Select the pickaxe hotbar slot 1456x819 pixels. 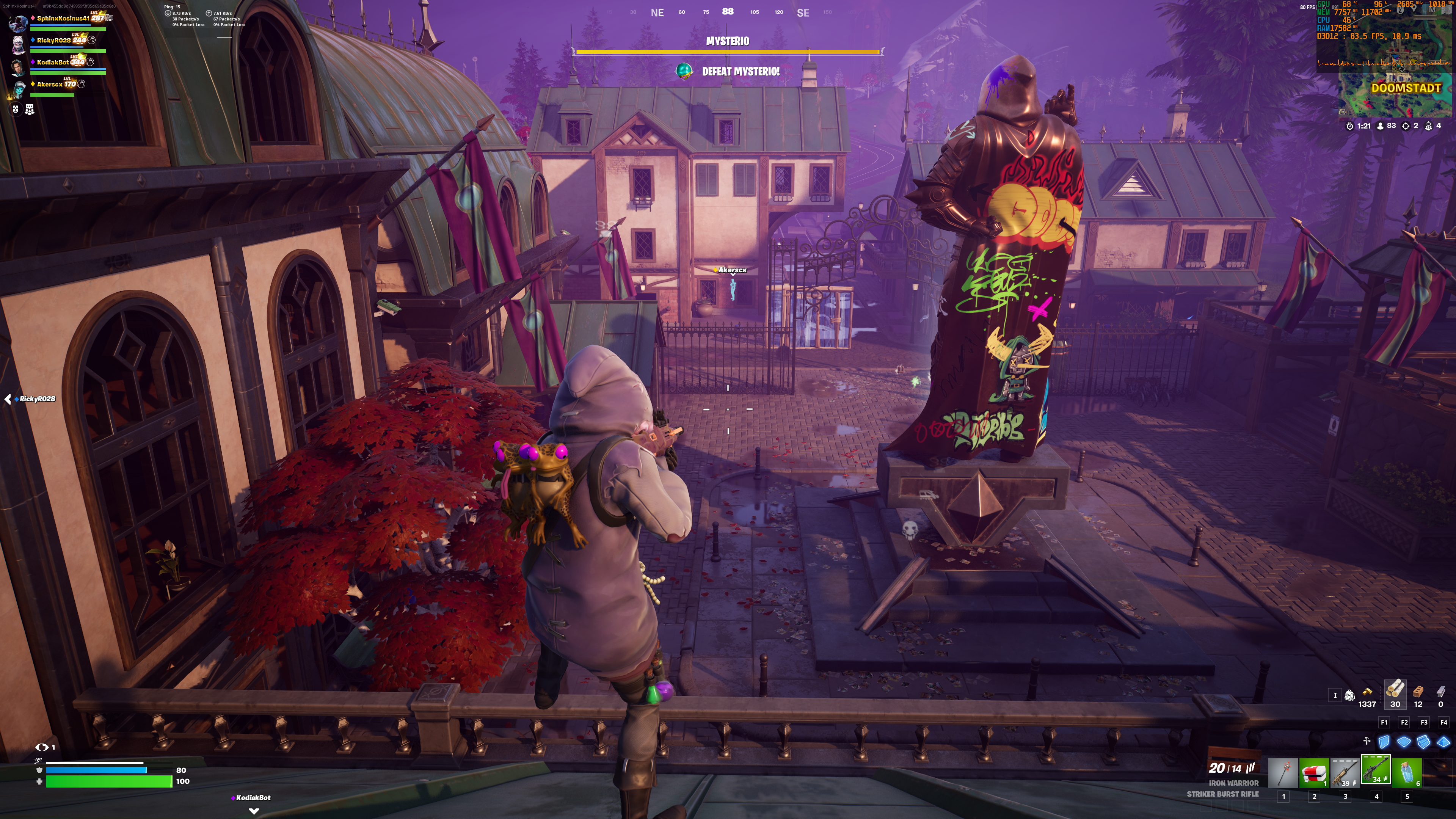click(1283, 772)
